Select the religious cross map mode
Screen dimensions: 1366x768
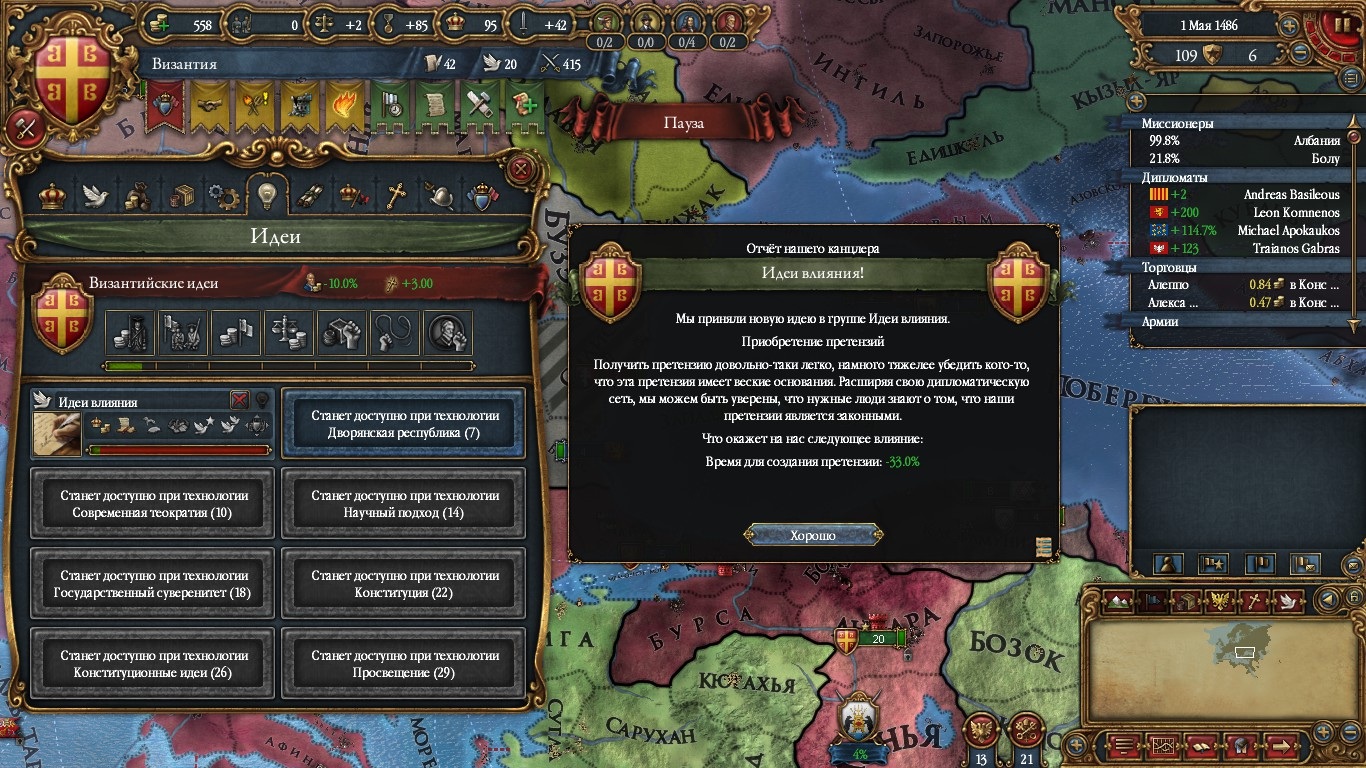point(1255,601)
